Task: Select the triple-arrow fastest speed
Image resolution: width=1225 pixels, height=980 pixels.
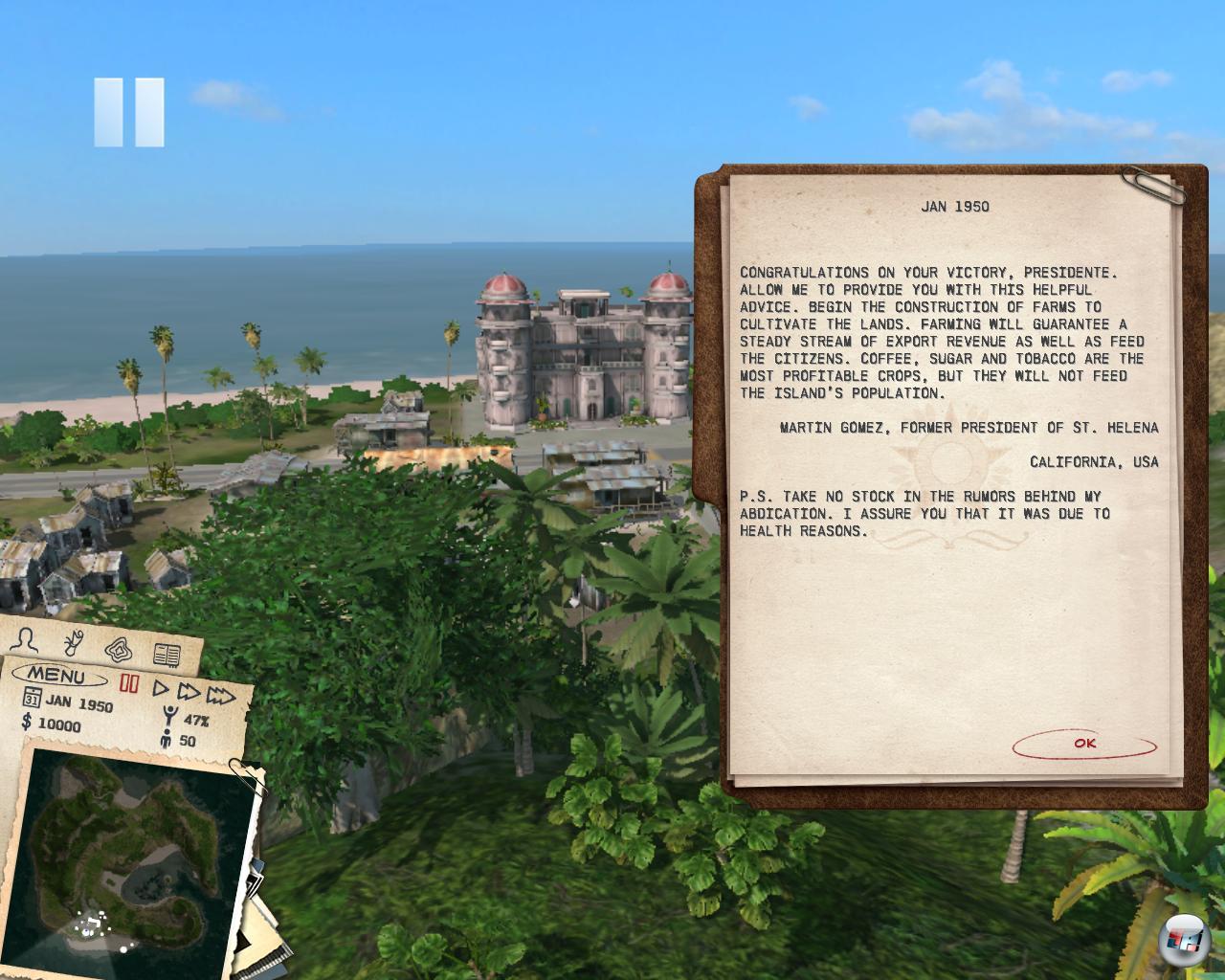Action: pyautogui.click(x=222, y=695)
